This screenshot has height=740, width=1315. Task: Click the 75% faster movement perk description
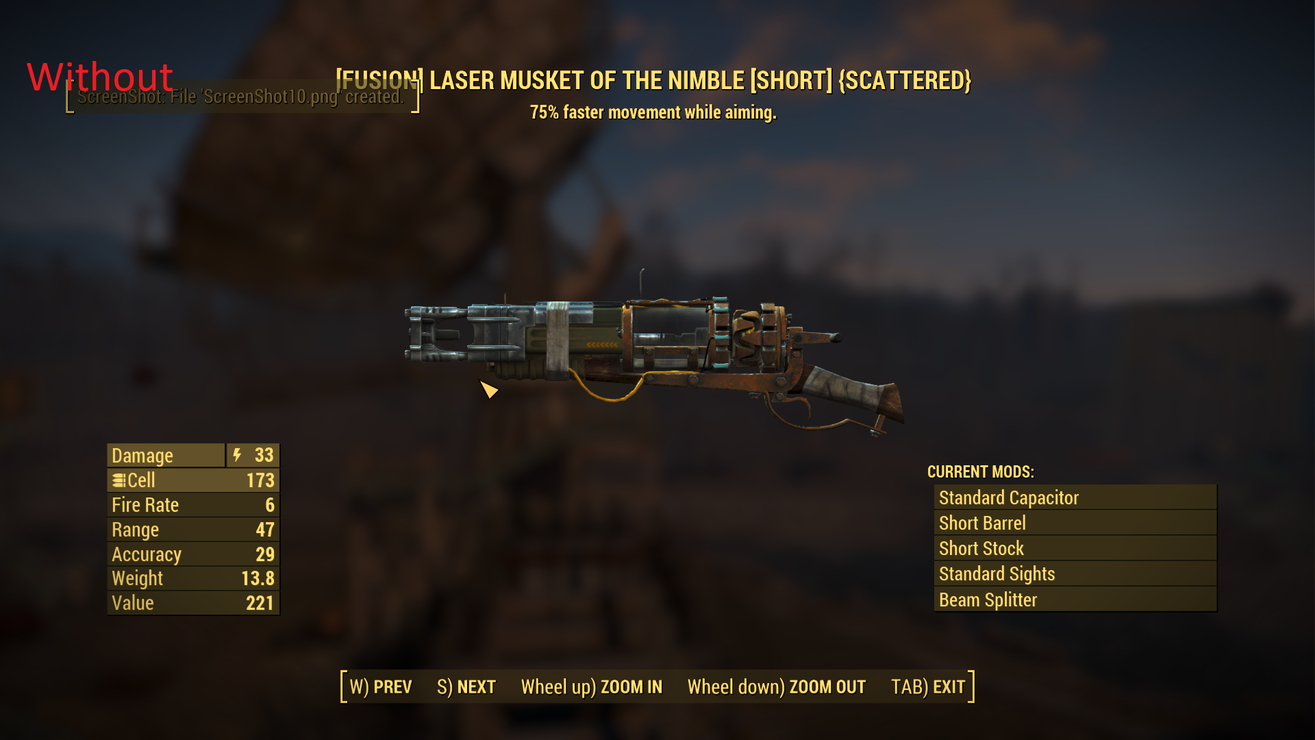click(x=653, y=112)
